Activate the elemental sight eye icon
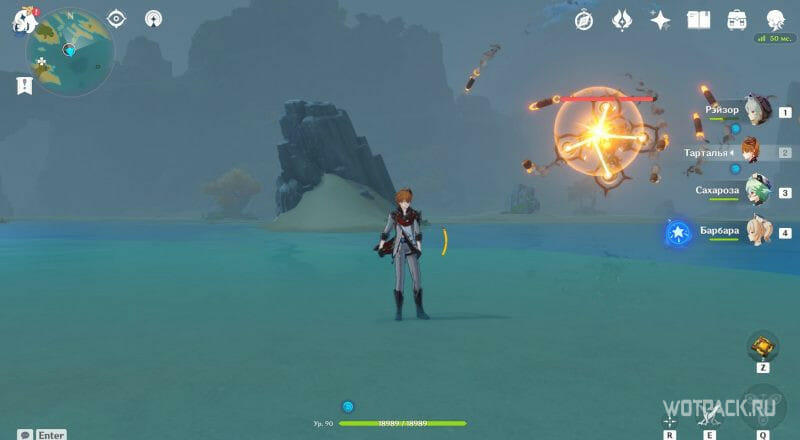 coord(116,18)
